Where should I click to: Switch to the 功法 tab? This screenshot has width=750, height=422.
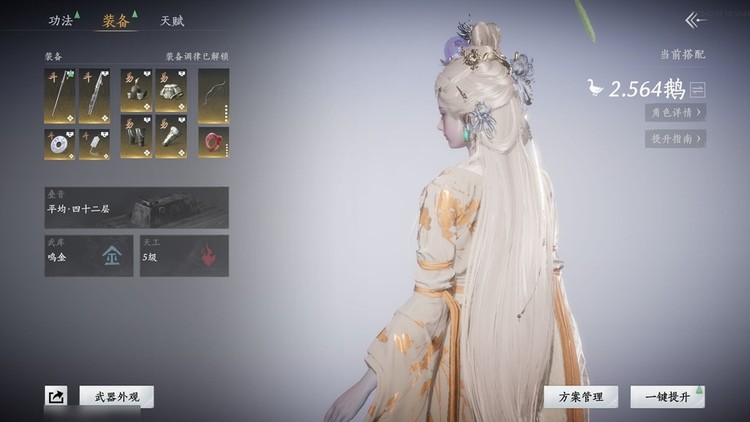tap(61, 20)
